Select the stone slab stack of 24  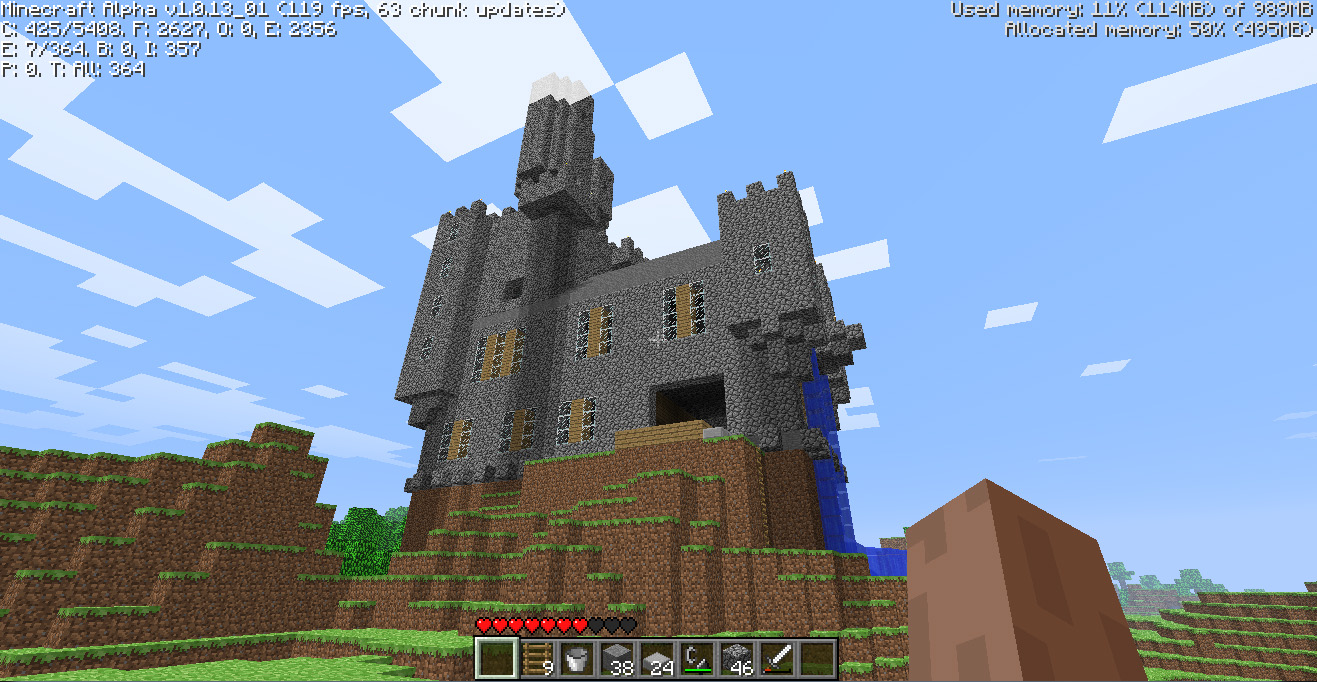coord(657,658)
